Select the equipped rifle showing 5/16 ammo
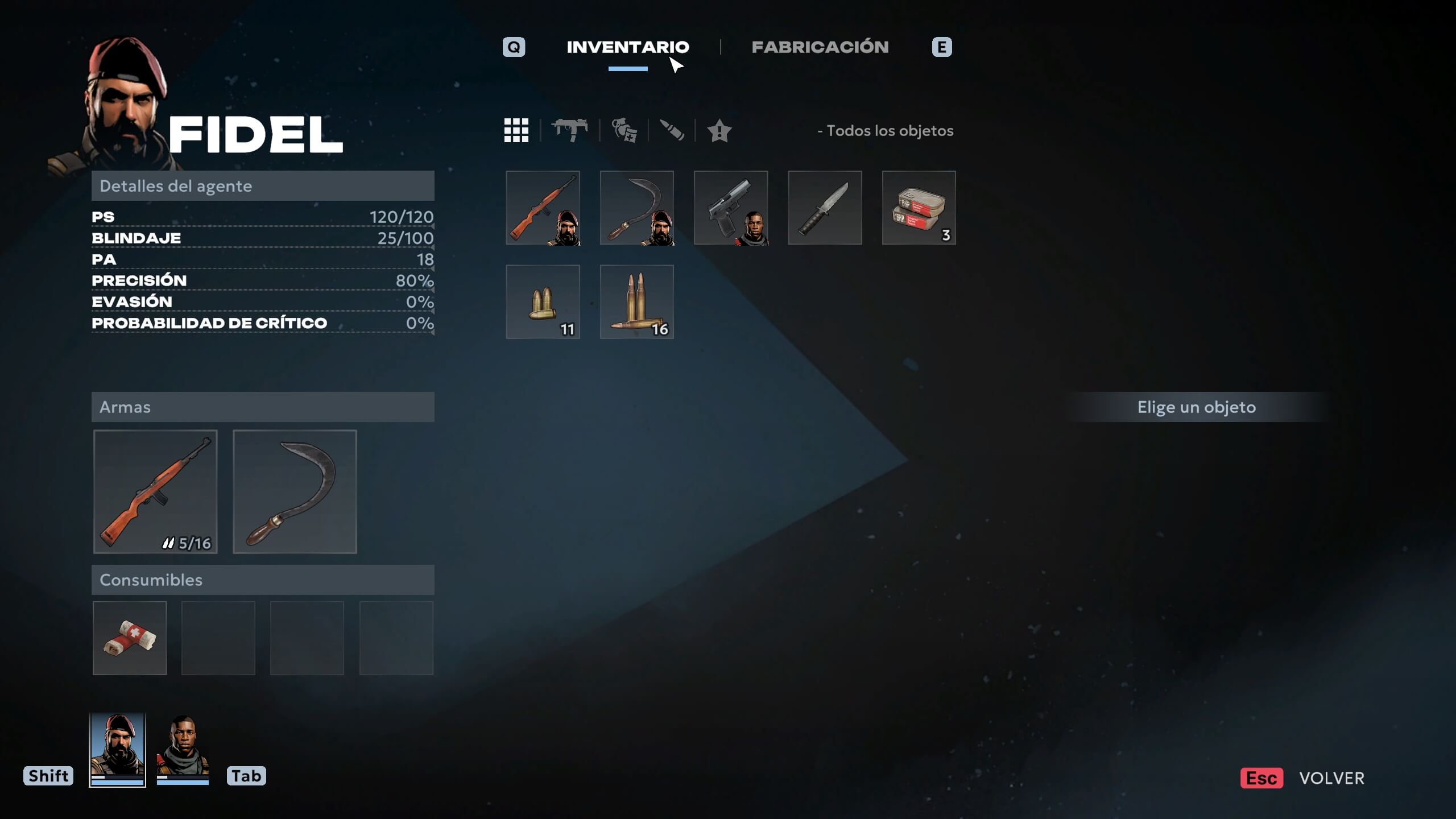This screenshot has height=819, width=1456. tap(155, 493)
